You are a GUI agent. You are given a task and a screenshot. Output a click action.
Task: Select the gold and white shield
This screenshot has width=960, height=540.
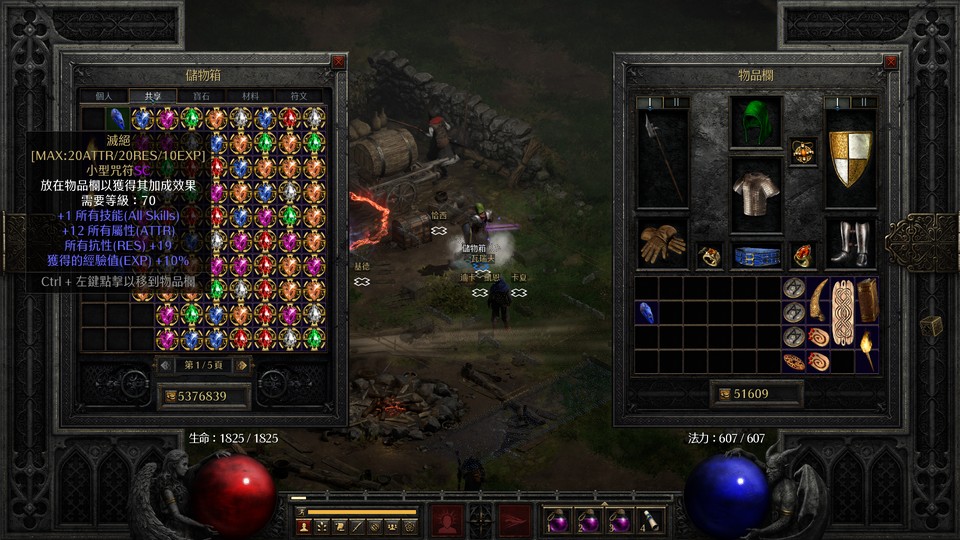850,157
